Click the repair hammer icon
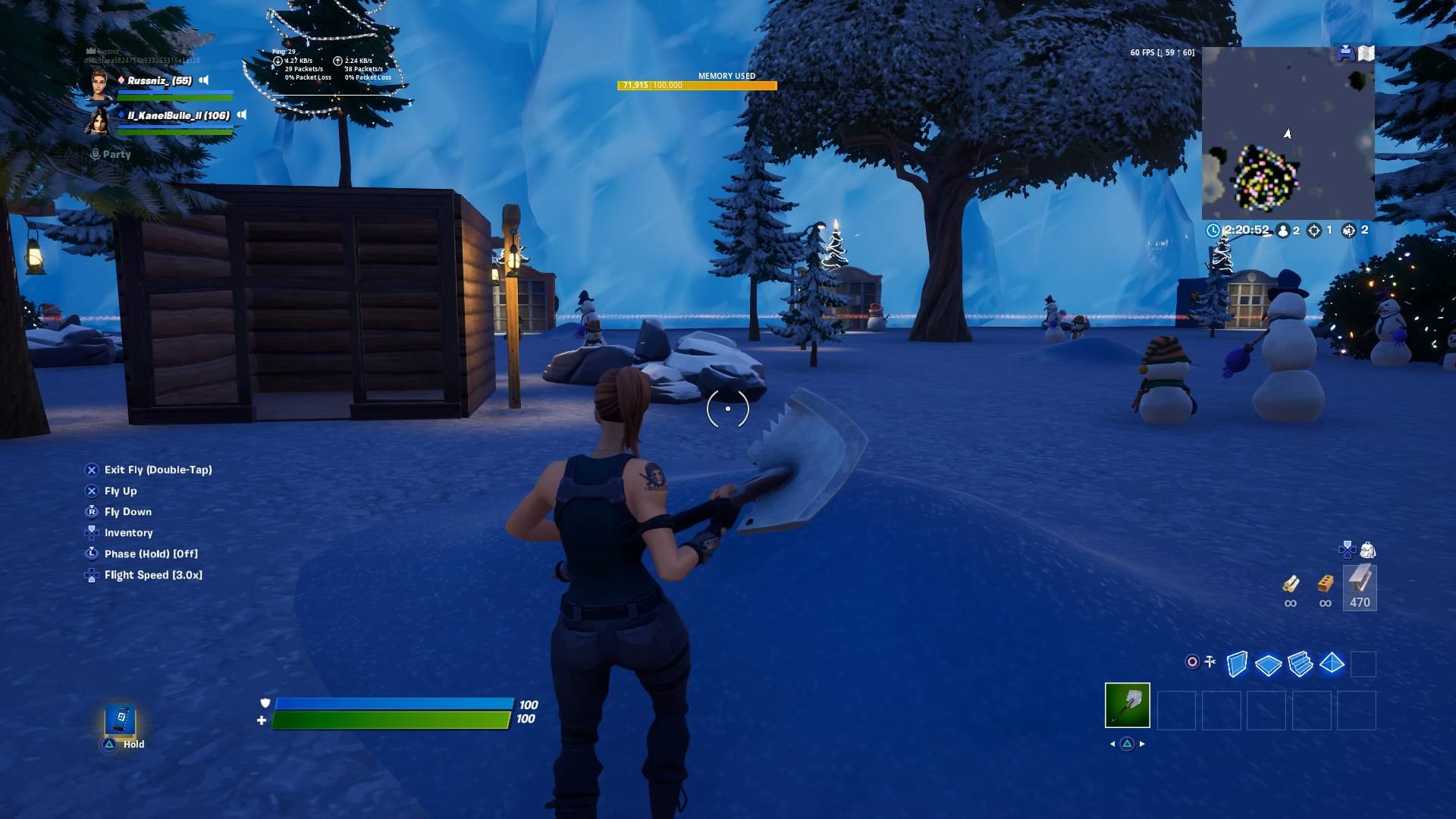Viewport: 1456px width, 819px height. click(1210, 661)
